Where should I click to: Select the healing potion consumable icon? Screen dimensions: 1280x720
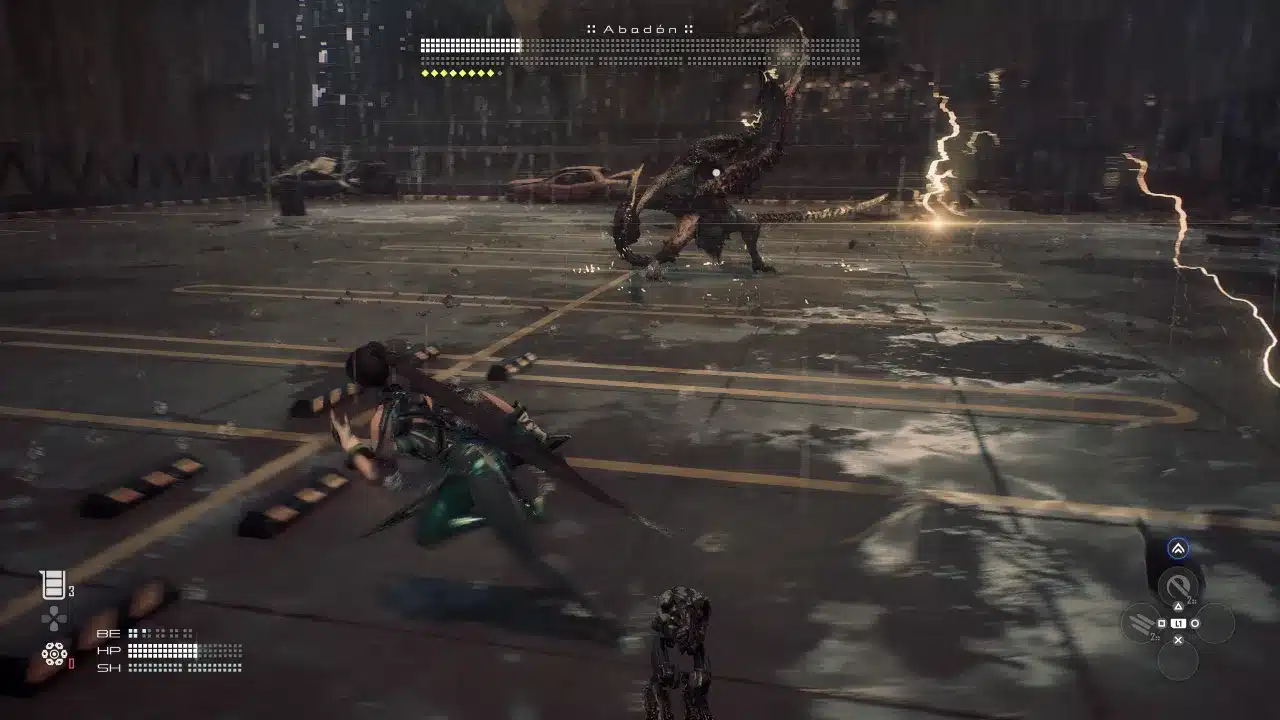(53, 583)
